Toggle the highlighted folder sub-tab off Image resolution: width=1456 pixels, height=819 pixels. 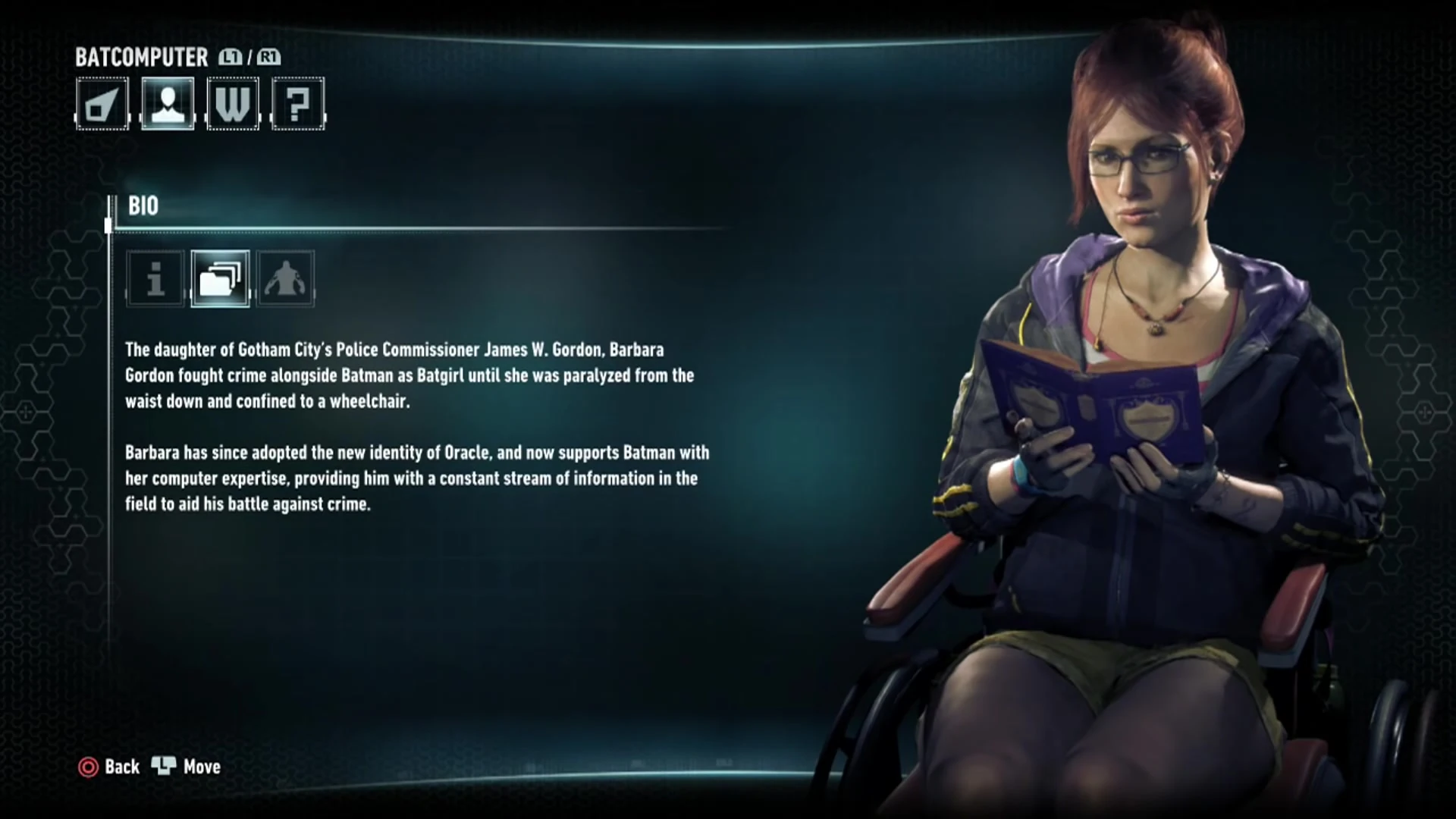point(220,279)
